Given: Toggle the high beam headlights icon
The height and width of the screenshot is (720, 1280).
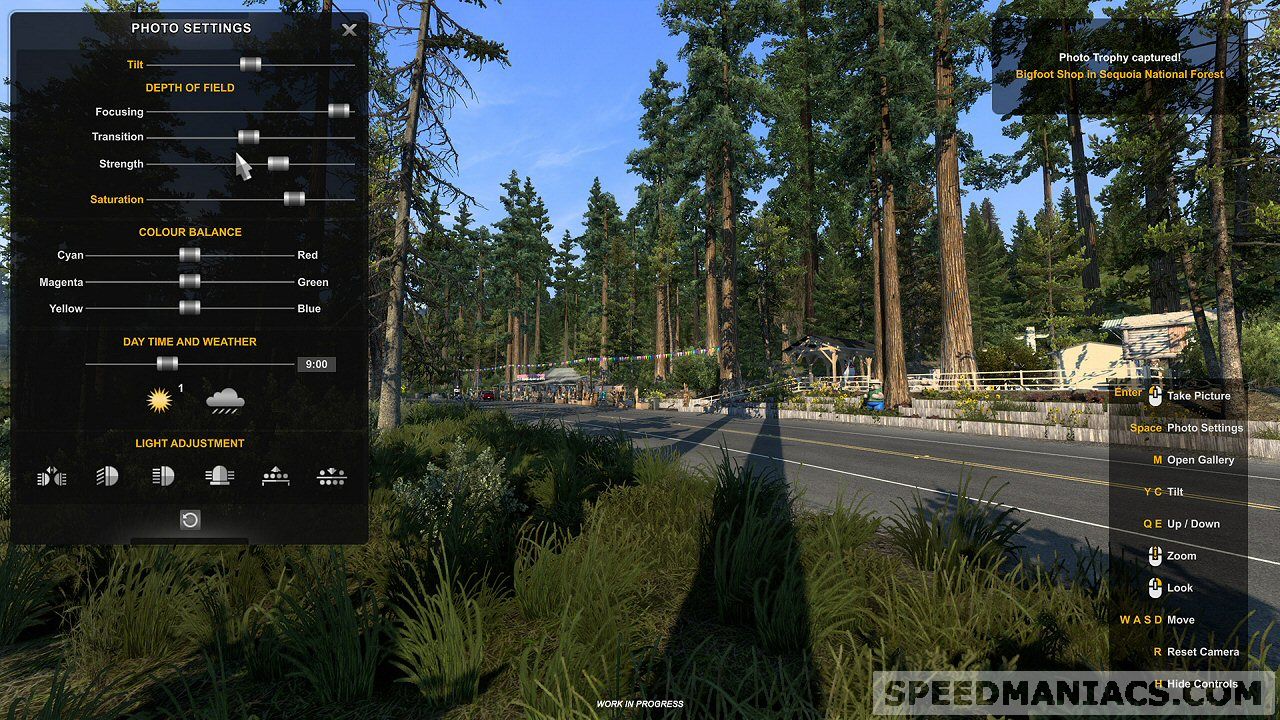Looking at the screenshot, I should tap(163, 477).
